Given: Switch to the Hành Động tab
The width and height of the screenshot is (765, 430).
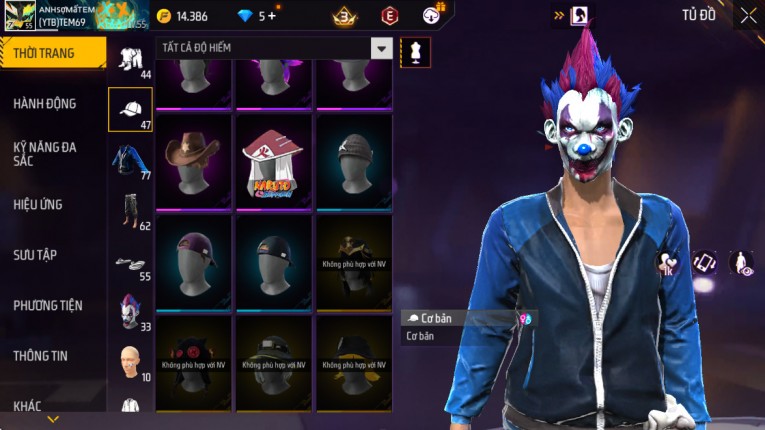Looking at the screenshot, I should coord(45,103).
